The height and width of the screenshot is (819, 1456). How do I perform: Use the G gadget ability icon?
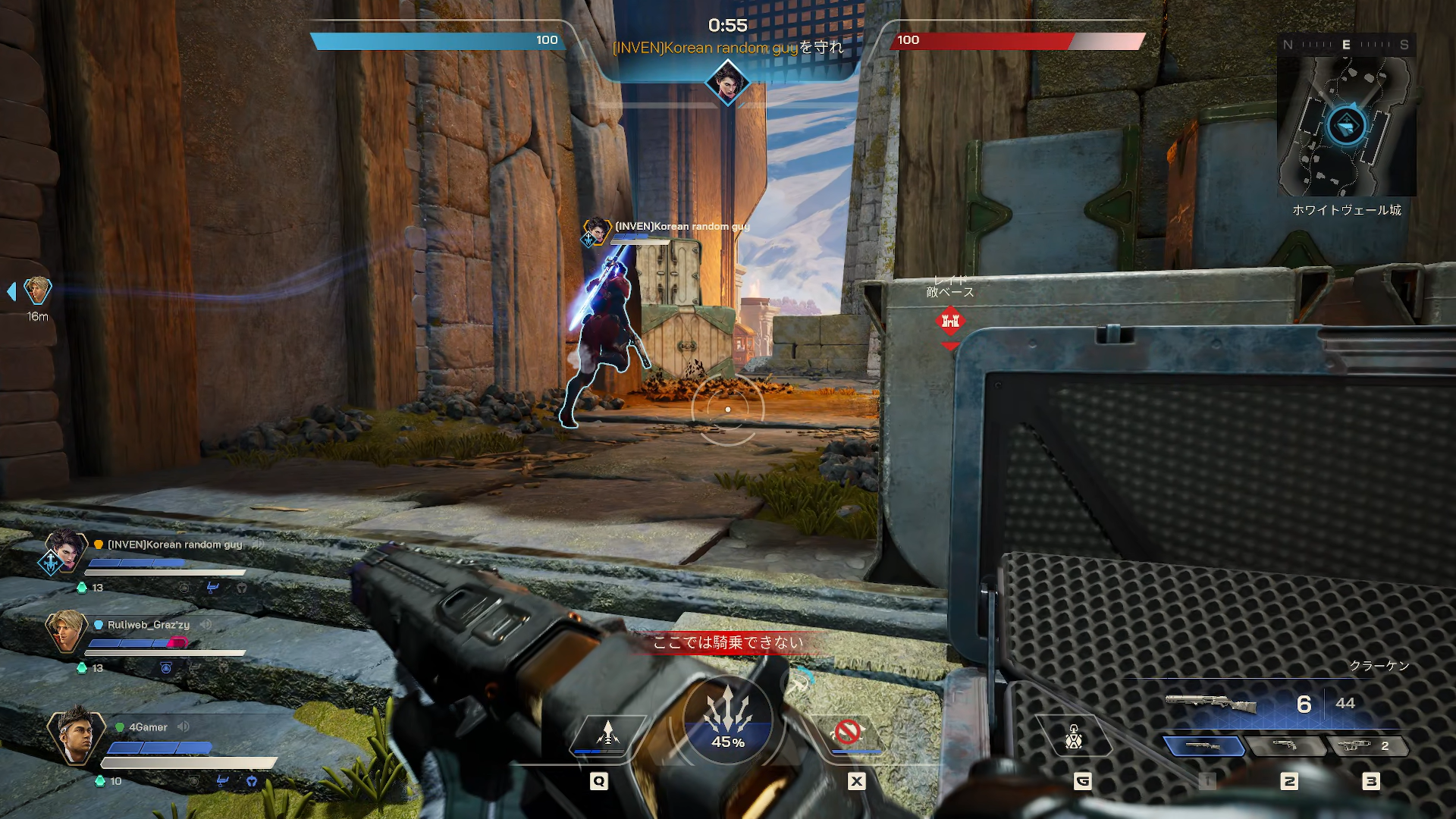click(x=1073, y=736)
